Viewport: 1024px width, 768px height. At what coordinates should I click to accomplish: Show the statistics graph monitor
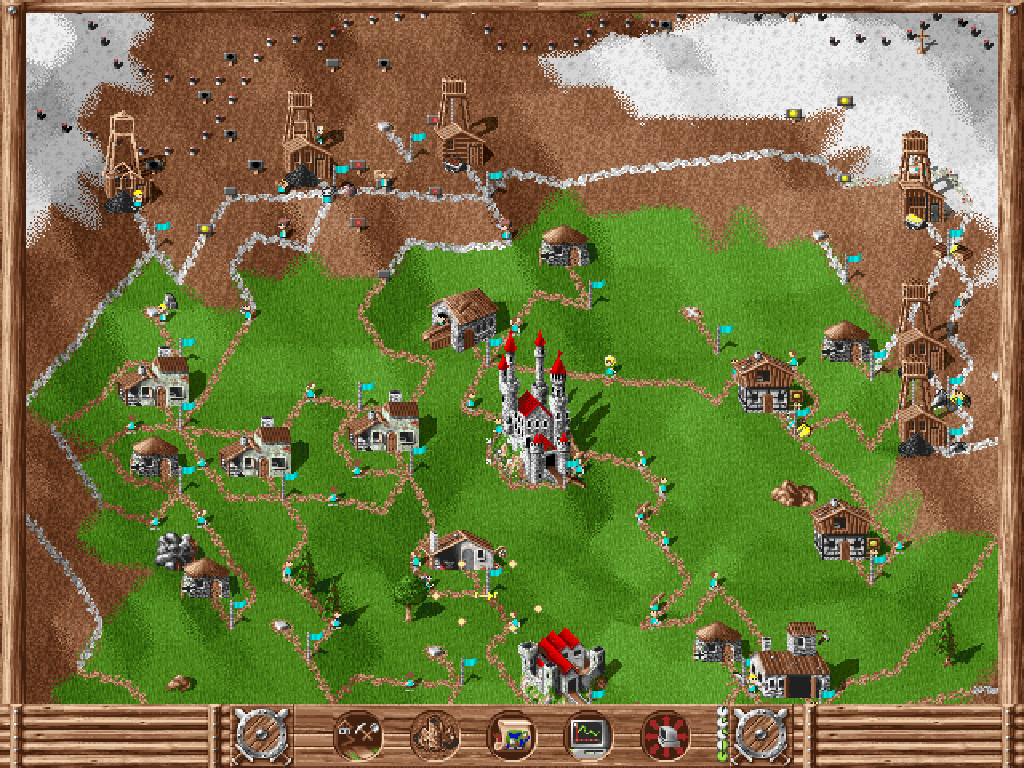click(588, 737)
